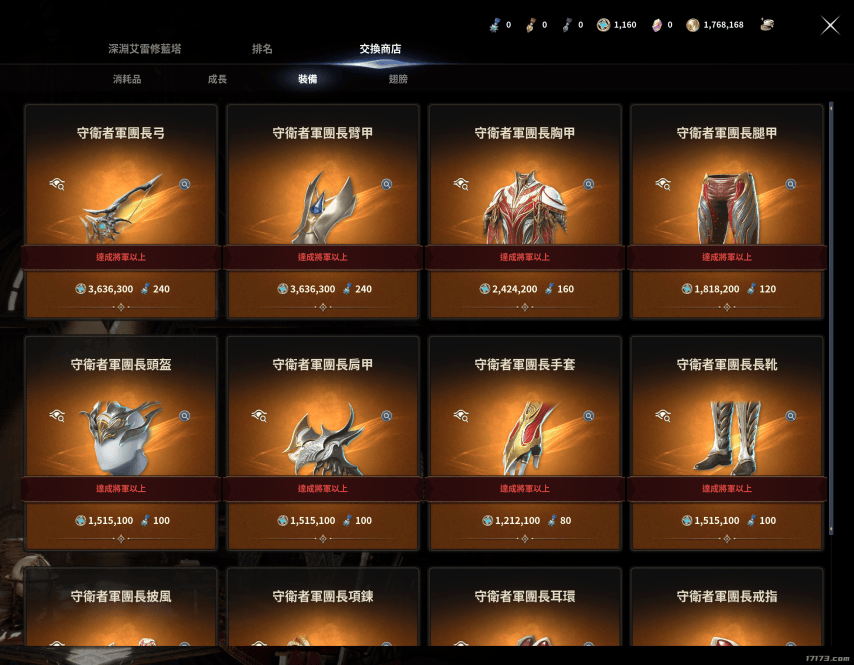
Task: Preview the 守衛者軍團長弓 with the eye icon
Action: (x=57, y=184)
